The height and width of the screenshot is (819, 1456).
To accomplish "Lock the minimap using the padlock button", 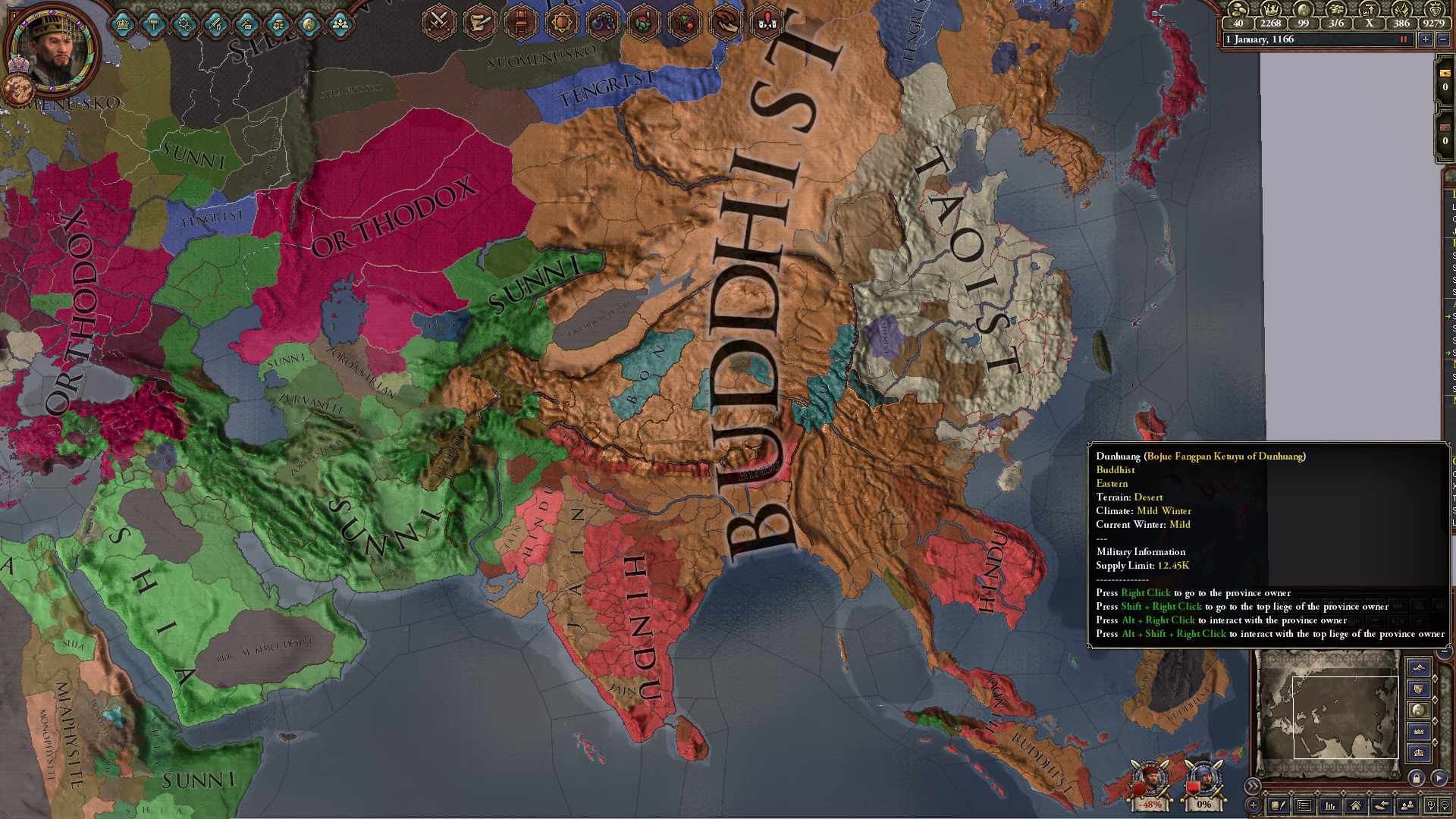I will pyautogui.click(x=1417, y=779).
